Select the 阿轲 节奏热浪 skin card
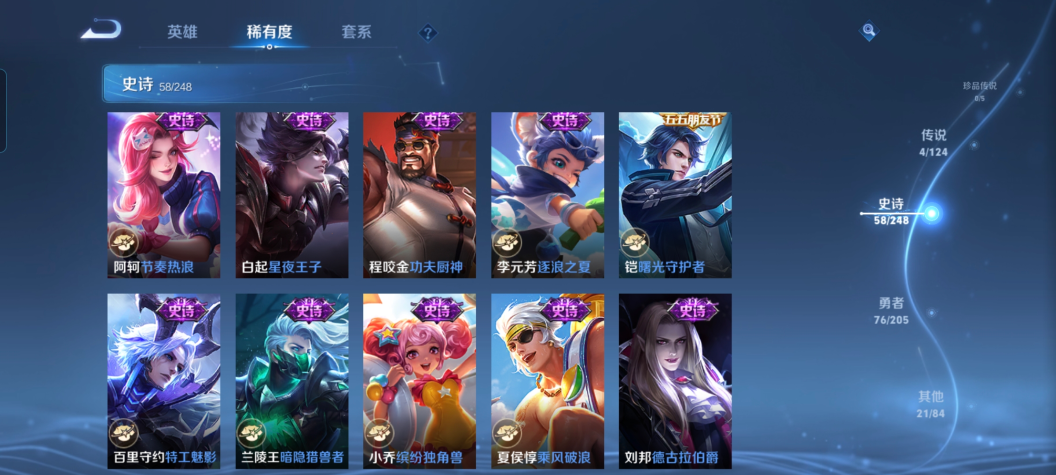Viewport: 1056px width, 475px height. [x=164, y=195]
